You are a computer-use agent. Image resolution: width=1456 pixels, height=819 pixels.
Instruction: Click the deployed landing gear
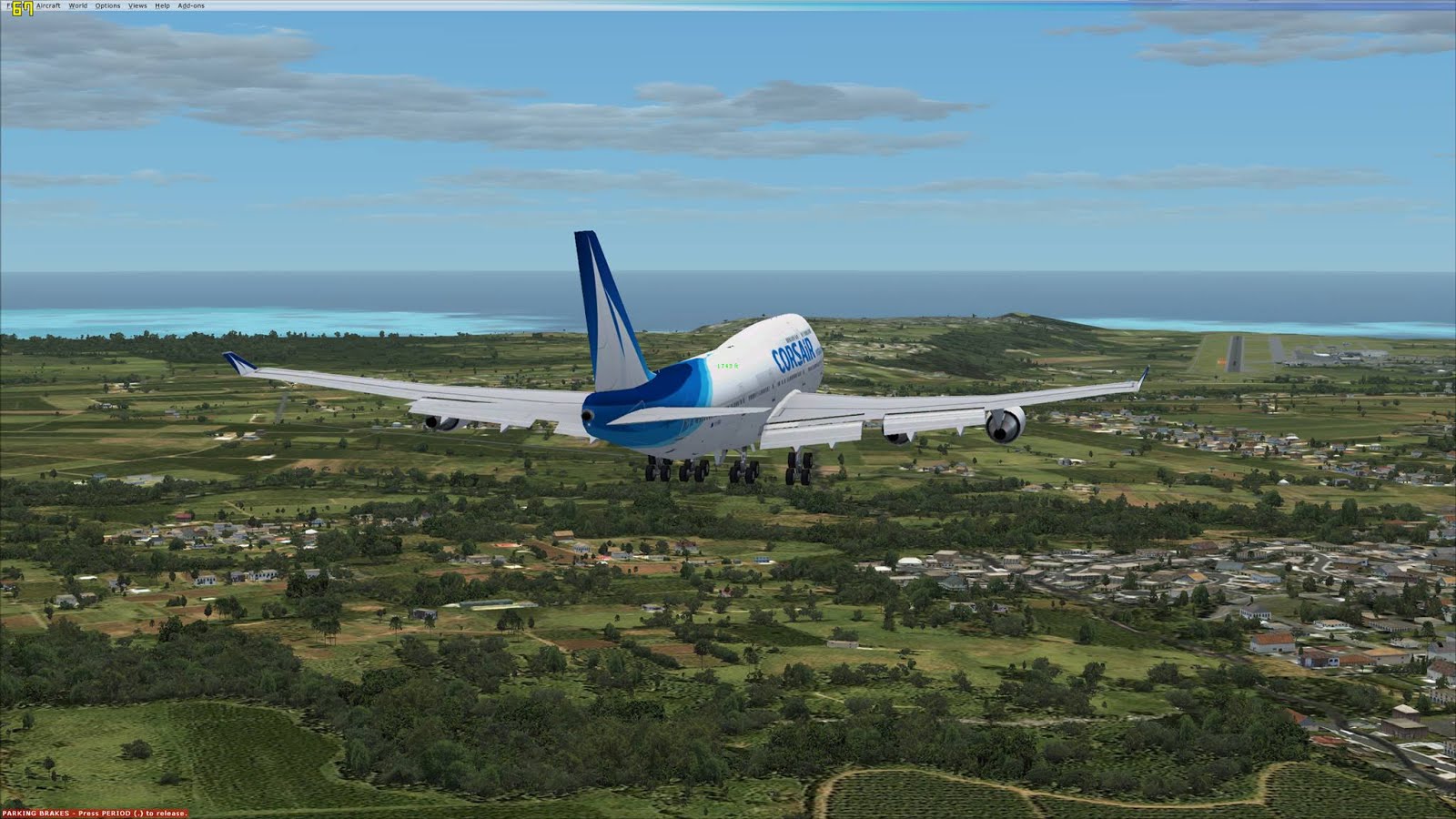[719, 469]
